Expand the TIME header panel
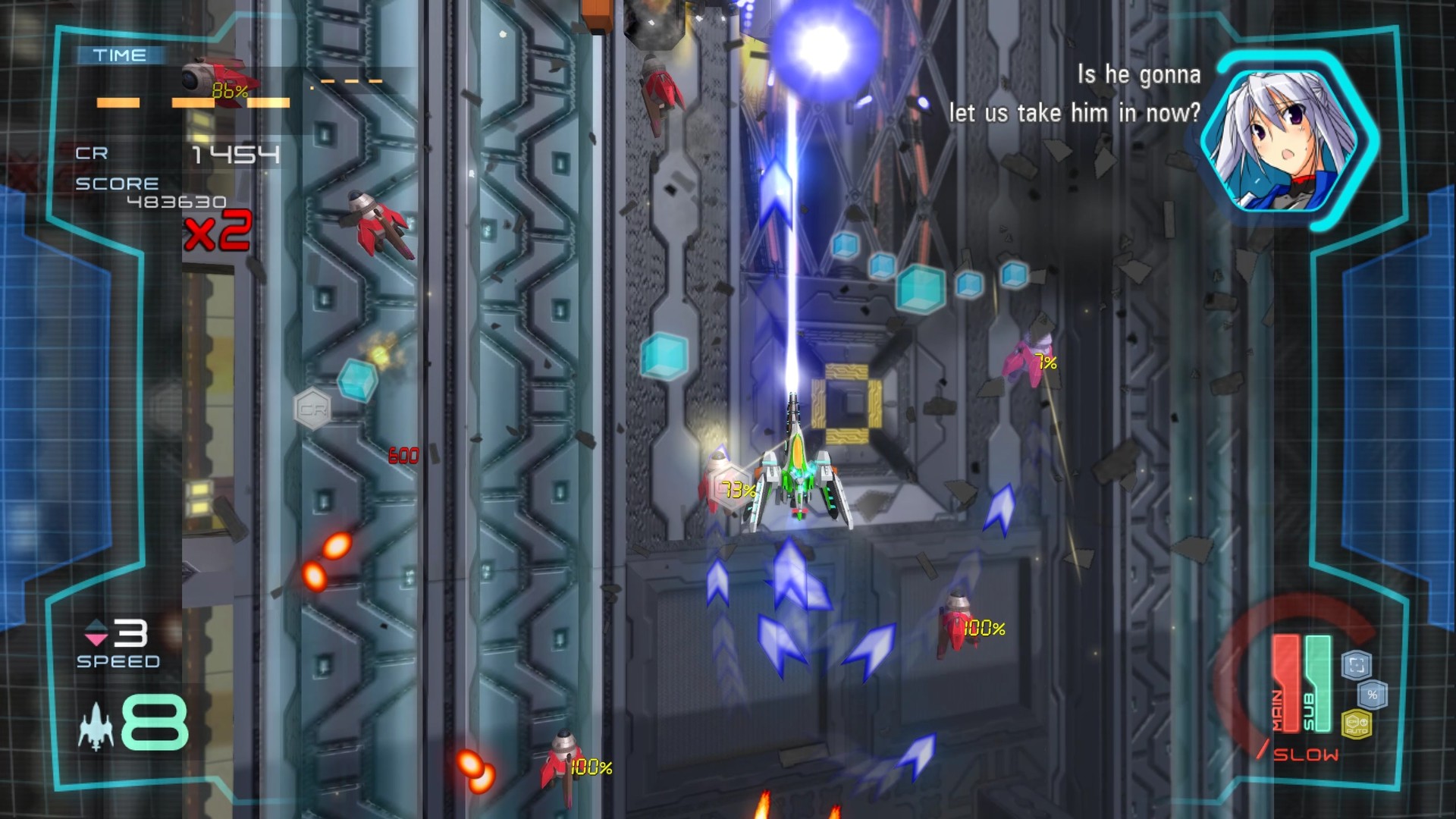Viewport: 1456px width, 819px height. point(120,55)
